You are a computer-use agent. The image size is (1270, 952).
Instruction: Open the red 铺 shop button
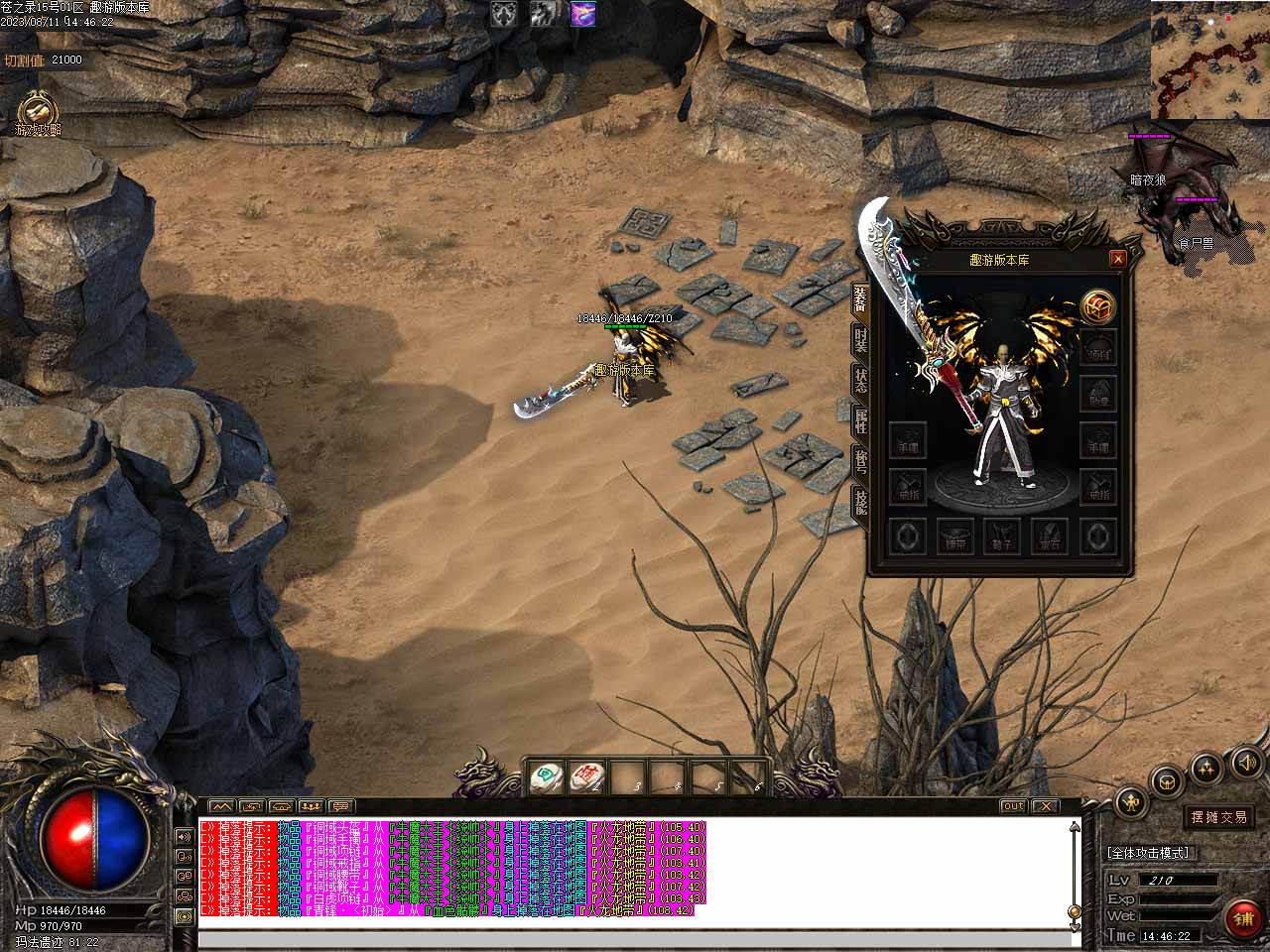coord(1244,918)
